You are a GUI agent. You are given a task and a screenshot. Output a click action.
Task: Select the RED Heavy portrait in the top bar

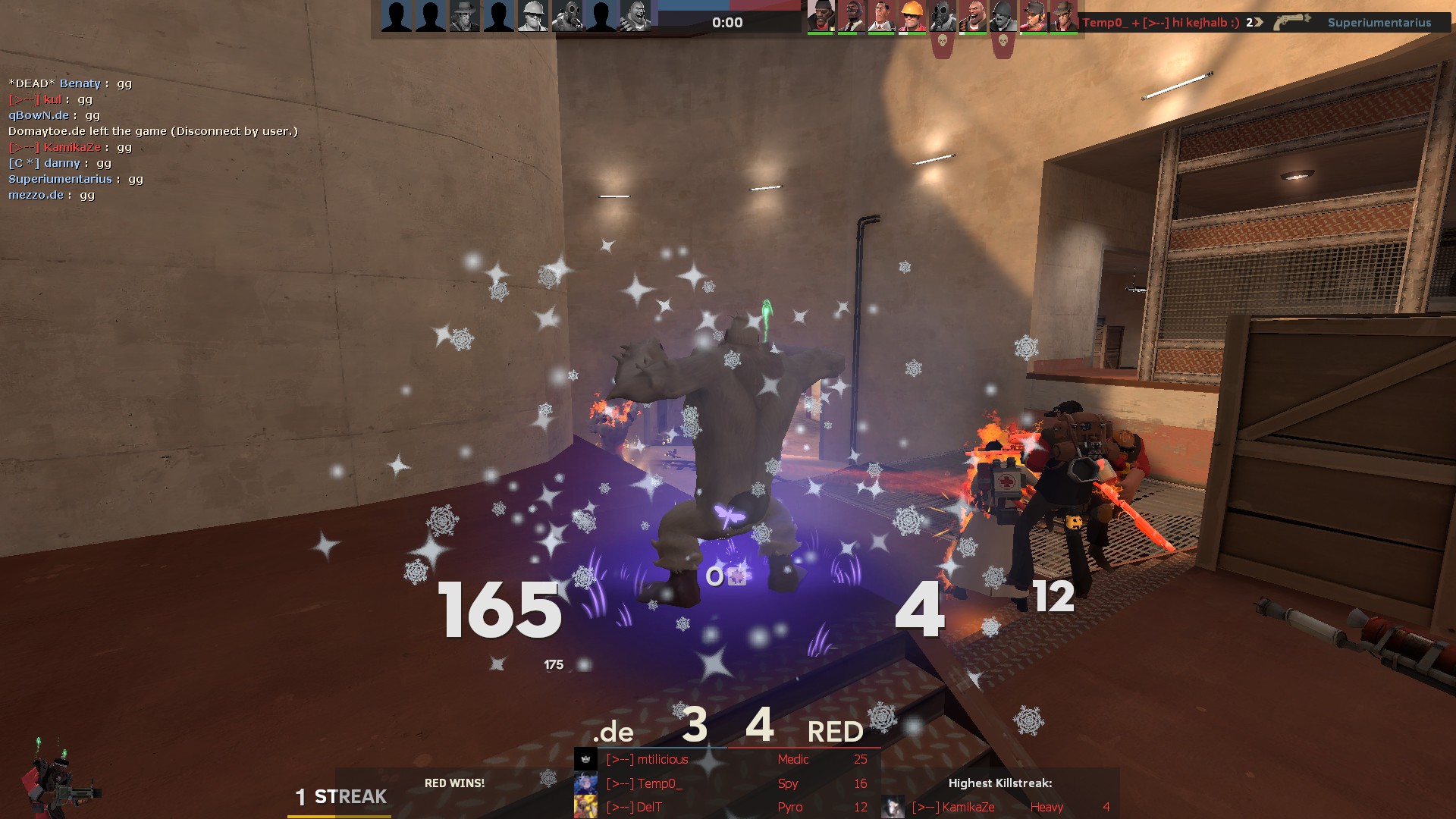pyautogui.click(x=972, y=17)
